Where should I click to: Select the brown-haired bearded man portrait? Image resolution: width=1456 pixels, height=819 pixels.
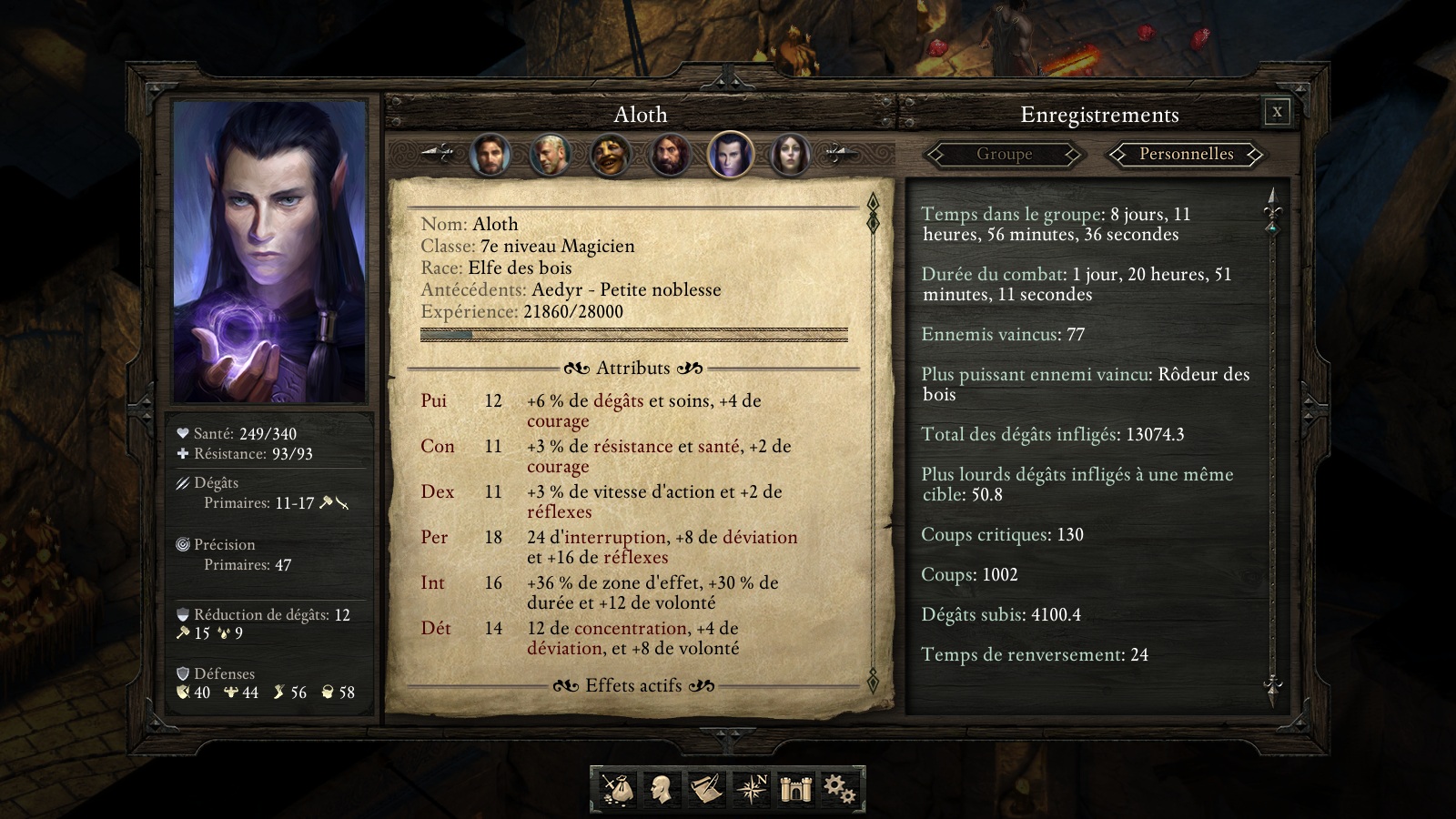[x=490, y=155]
